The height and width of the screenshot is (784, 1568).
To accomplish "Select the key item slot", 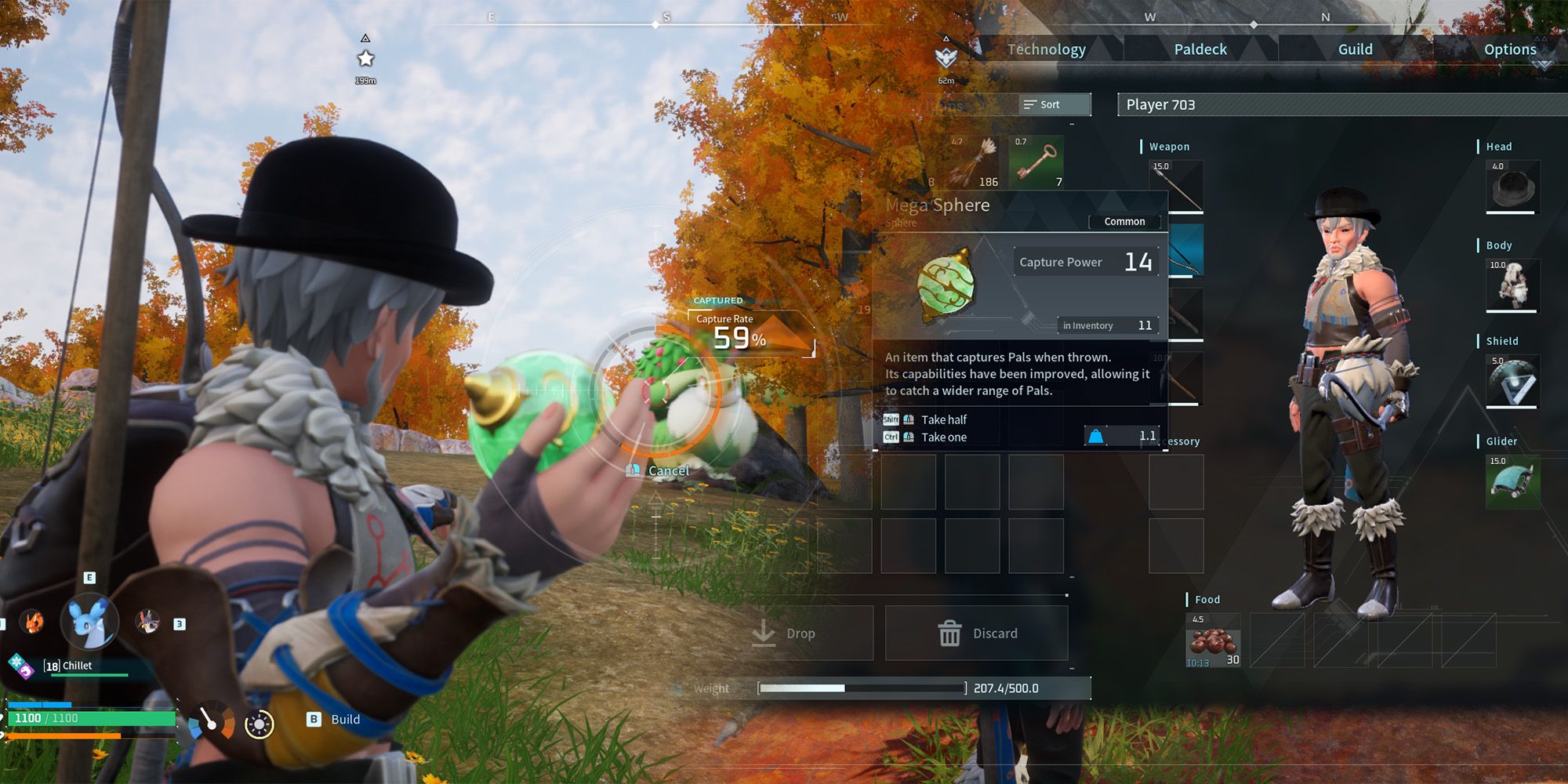I will coord(1036,162).
